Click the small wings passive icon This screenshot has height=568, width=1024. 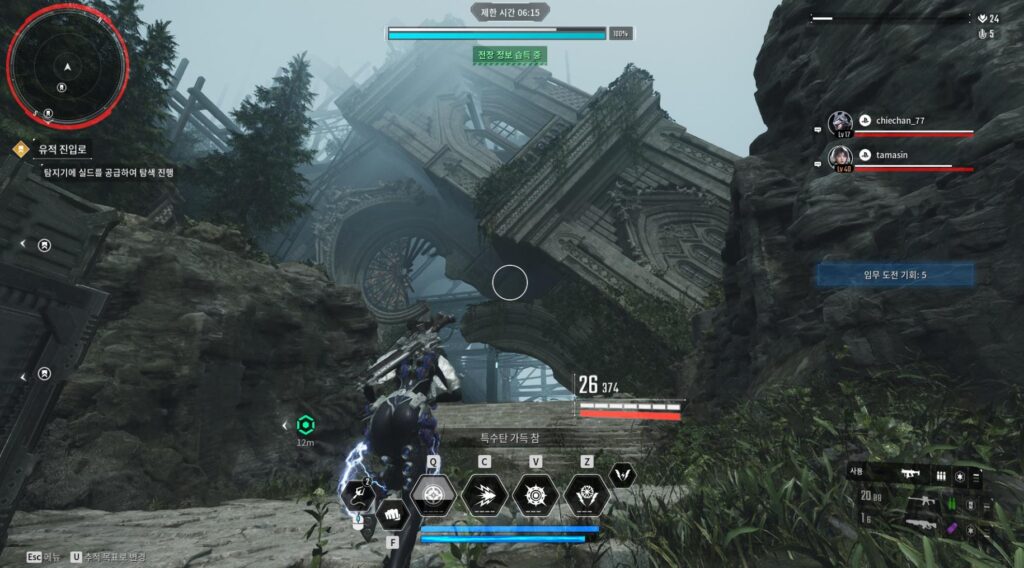[623, 475]
